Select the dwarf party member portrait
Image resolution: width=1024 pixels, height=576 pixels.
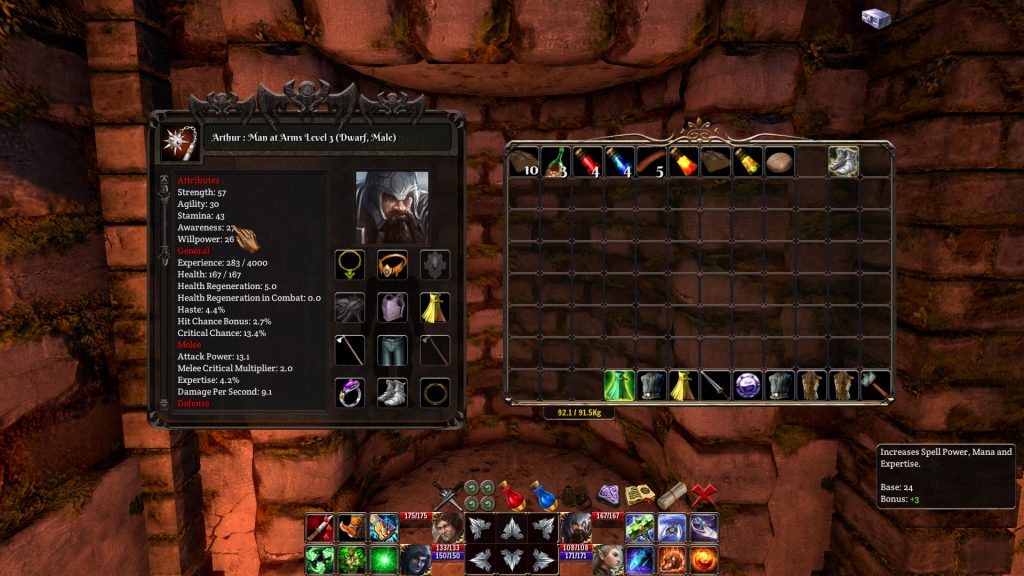pos(575,526)
